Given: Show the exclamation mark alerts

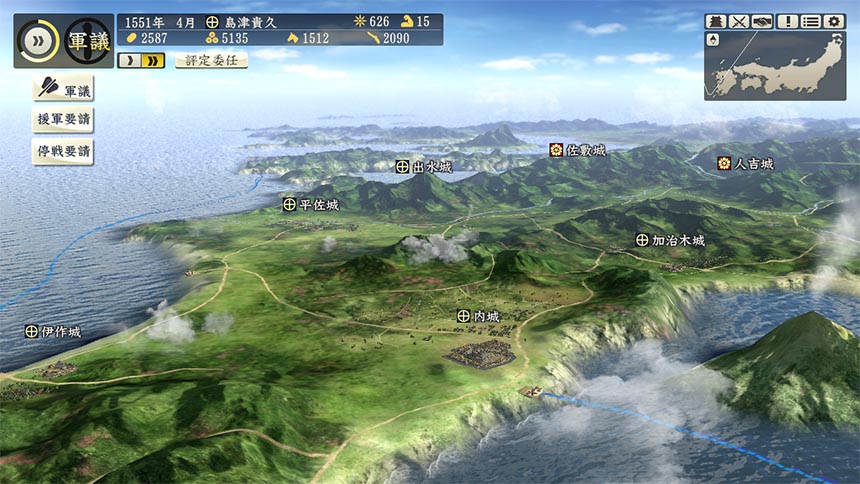Looking at the screenshot, I should (x=787, y=21).
